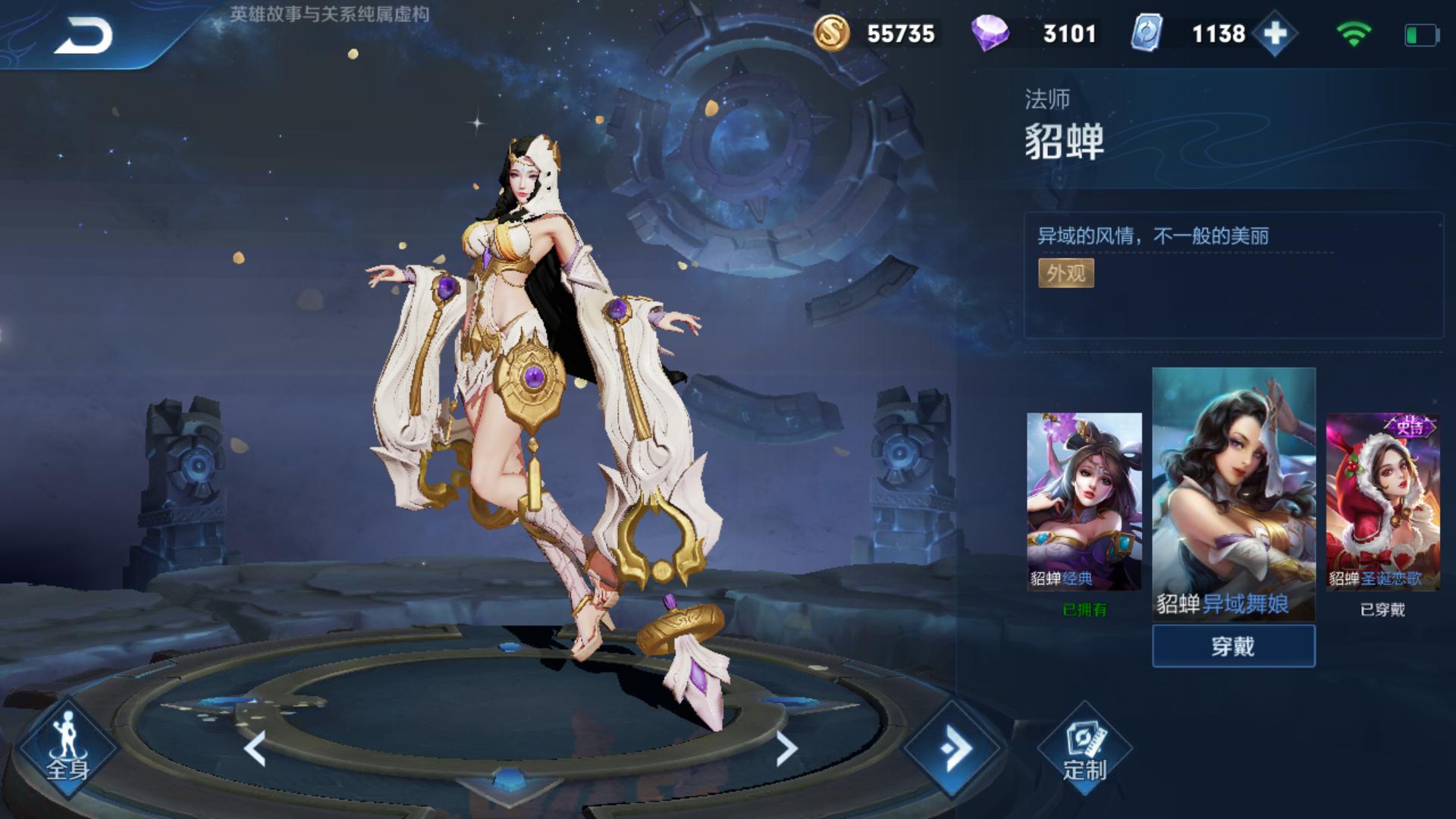Click the blue diamond forward arrow button

coord(953,748)
